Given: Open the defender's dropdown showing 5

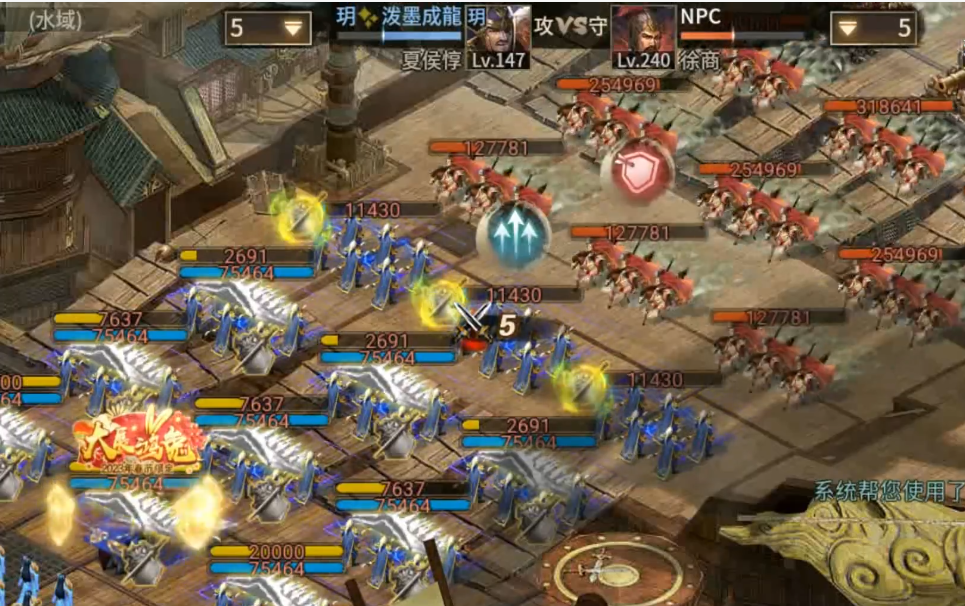Looking at the screenshot, I should tap(874, 28).
